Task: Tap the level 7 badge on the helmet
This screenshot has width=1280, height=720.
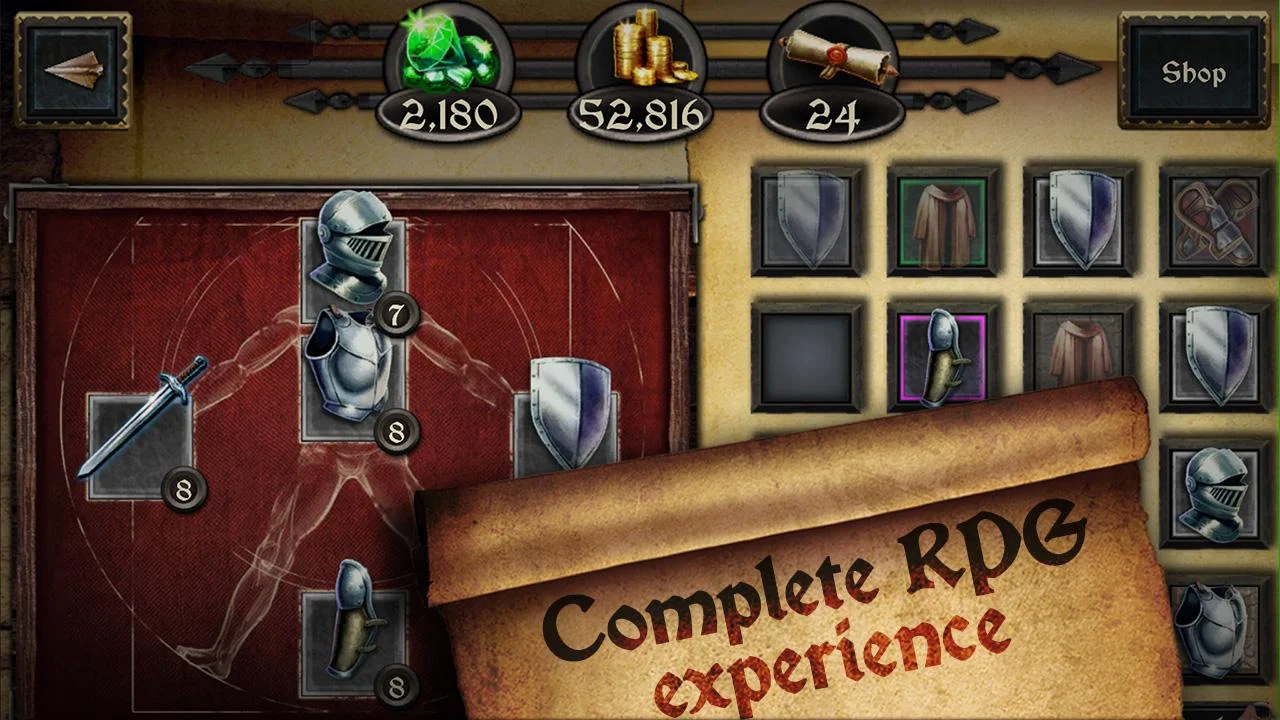Action: point(398,313)
